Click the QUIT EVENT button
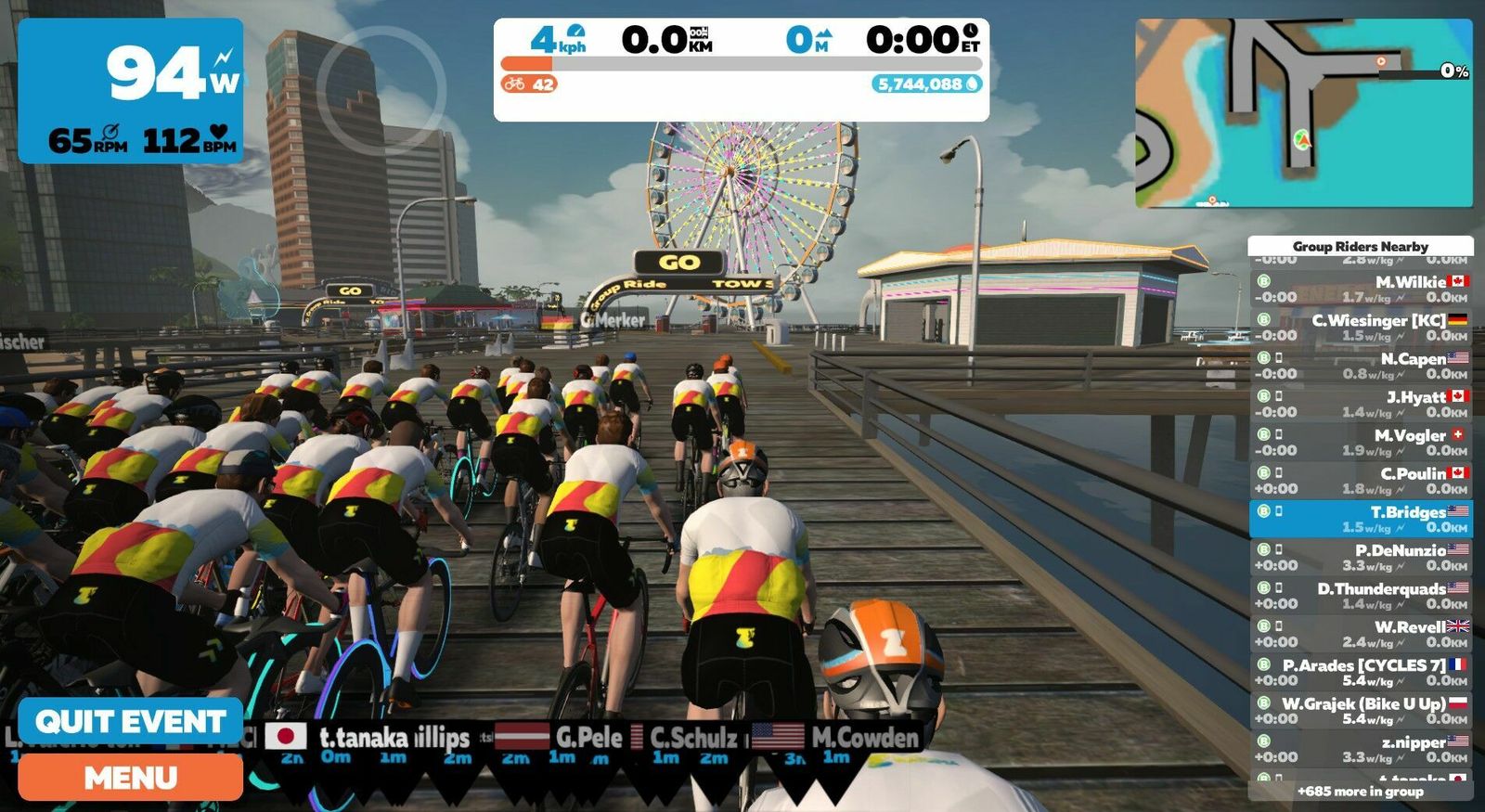1485x812 pixels. 130,721
